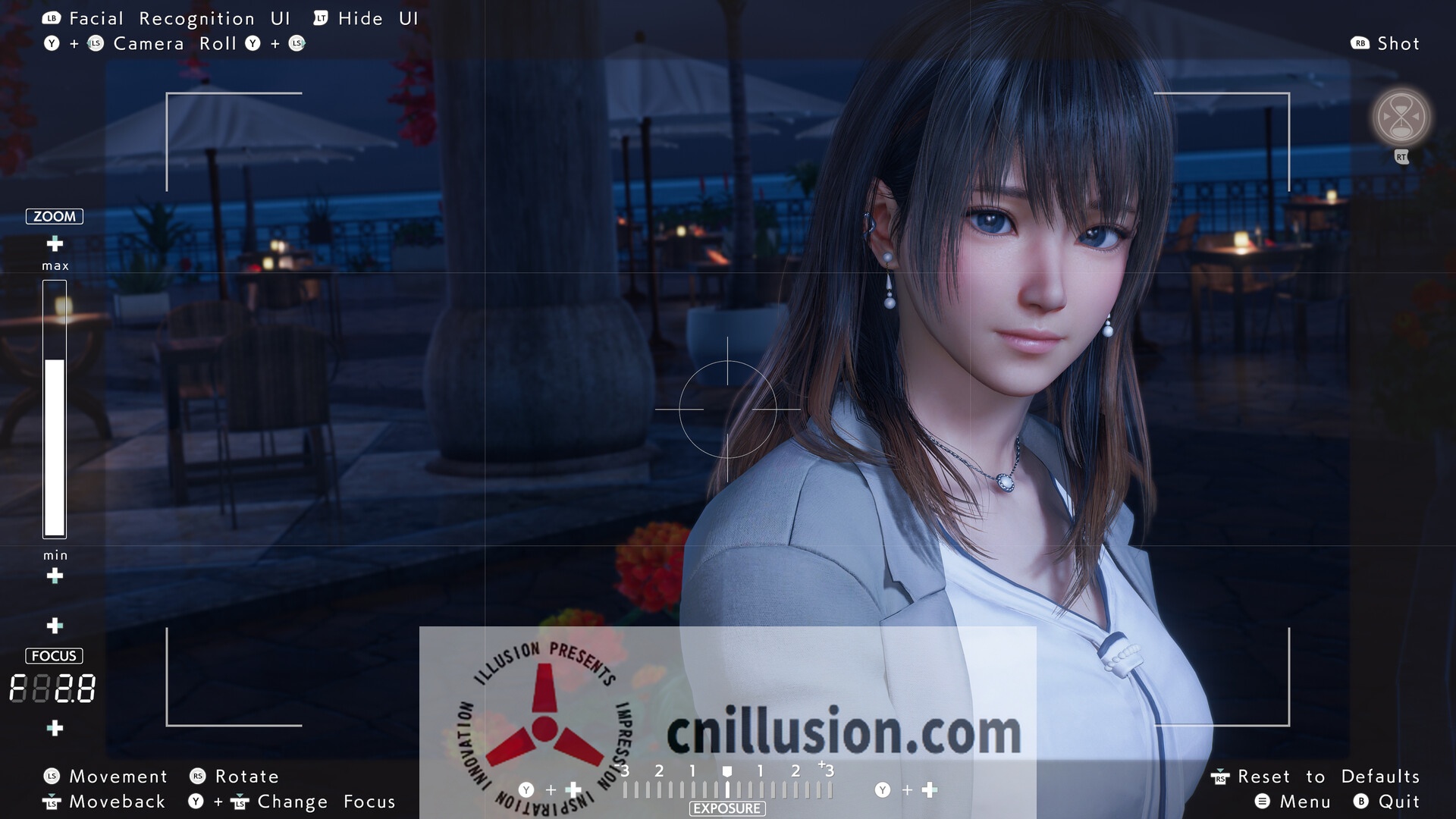Select the LB Facial Recognition UI icon

[x=50, y=17]
